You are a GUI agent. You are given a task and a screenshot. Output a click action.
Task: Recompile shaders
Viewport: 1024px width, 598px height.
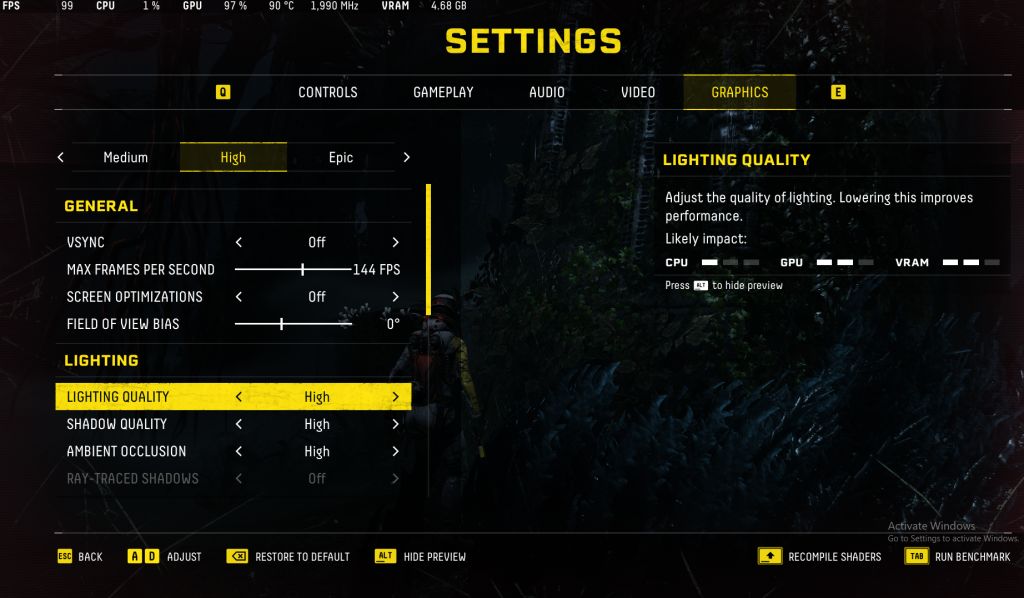pyautogui.click(x=822, y=557)
